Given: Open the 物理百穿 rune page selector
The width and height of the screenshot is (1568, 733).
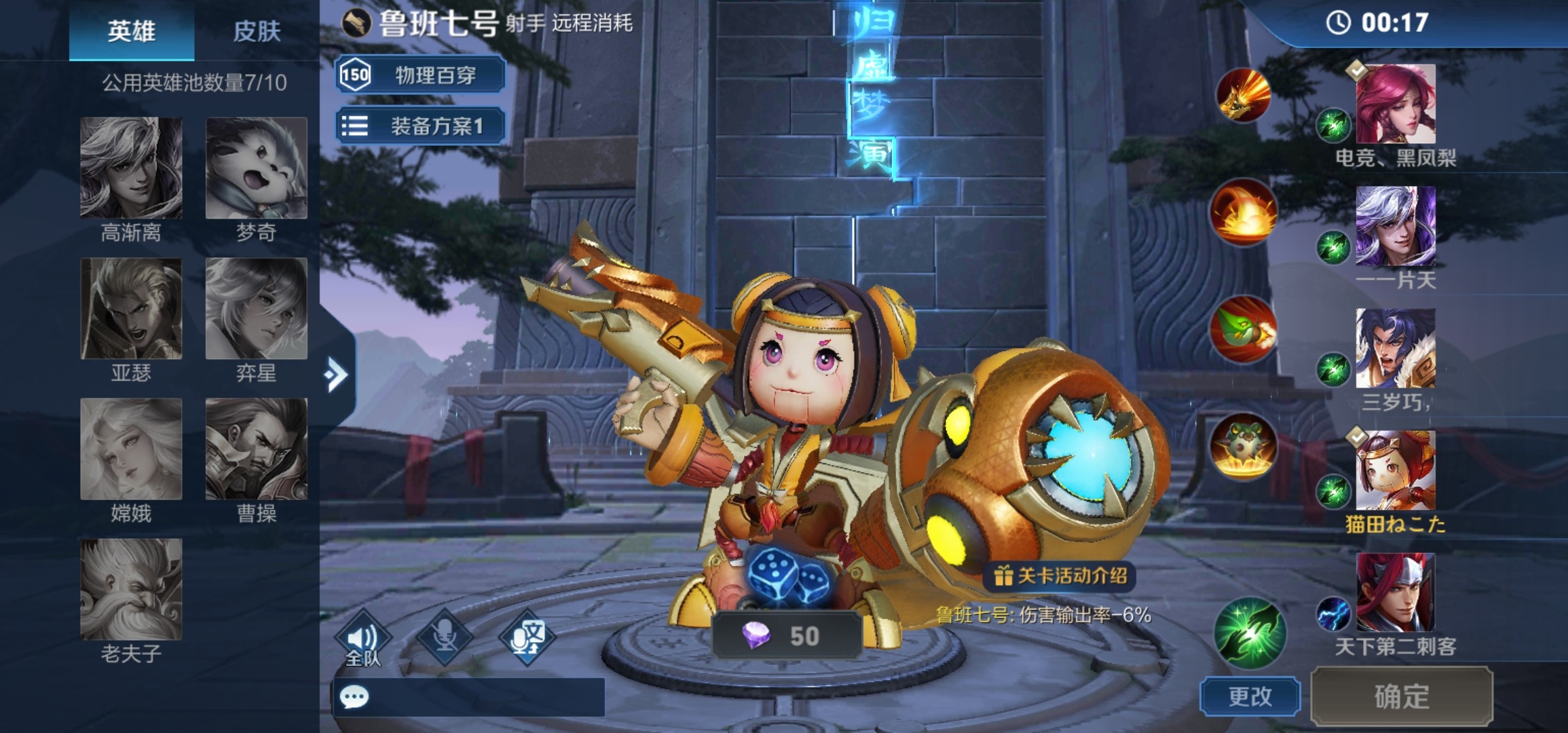Looking at the screenshot, I should pos(421,75).
